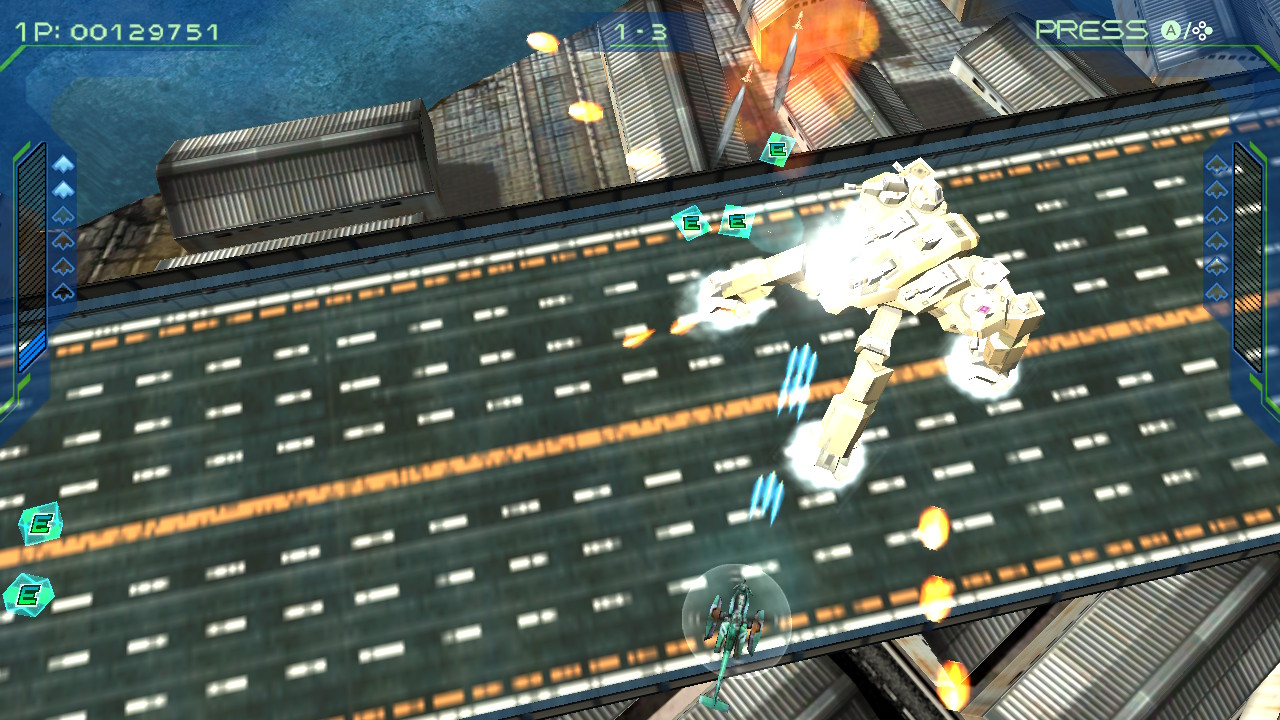This screenshot has width=1280, height=720.
Task: Click the bottom dimmed arrow of the left gauge
Action: [62, 290]
